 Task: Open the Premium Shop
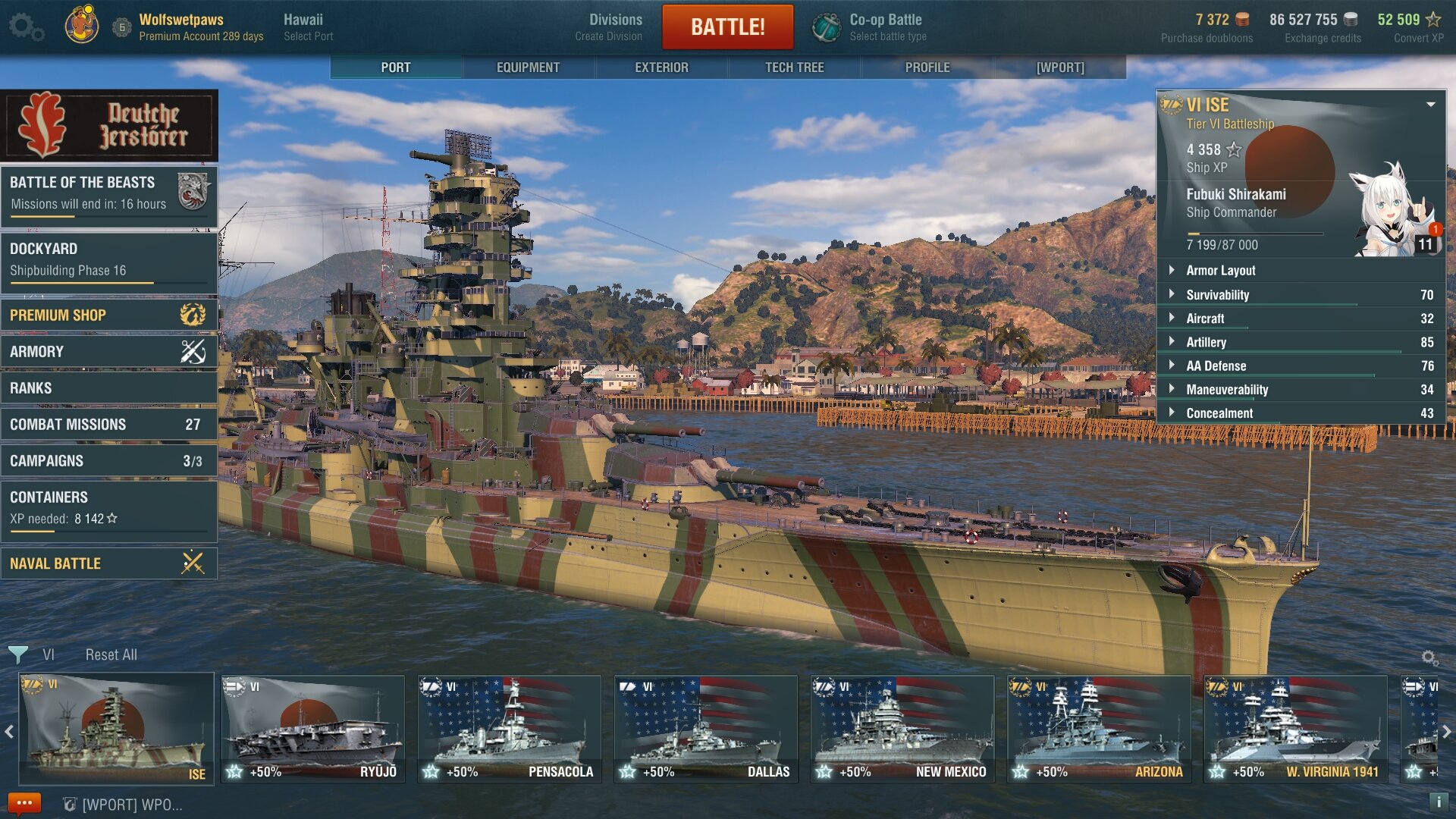click(x=108, y=315)
